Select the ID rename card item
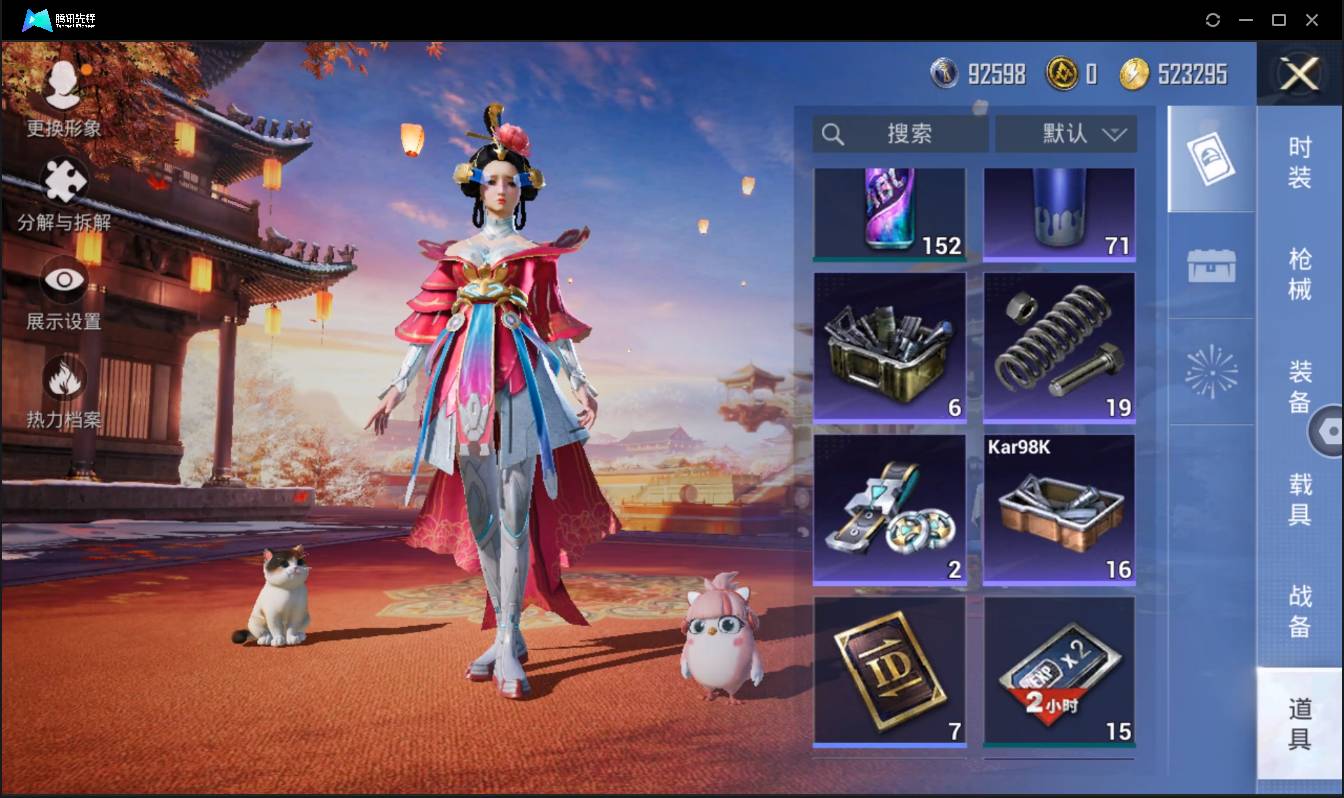 point(890,672)
